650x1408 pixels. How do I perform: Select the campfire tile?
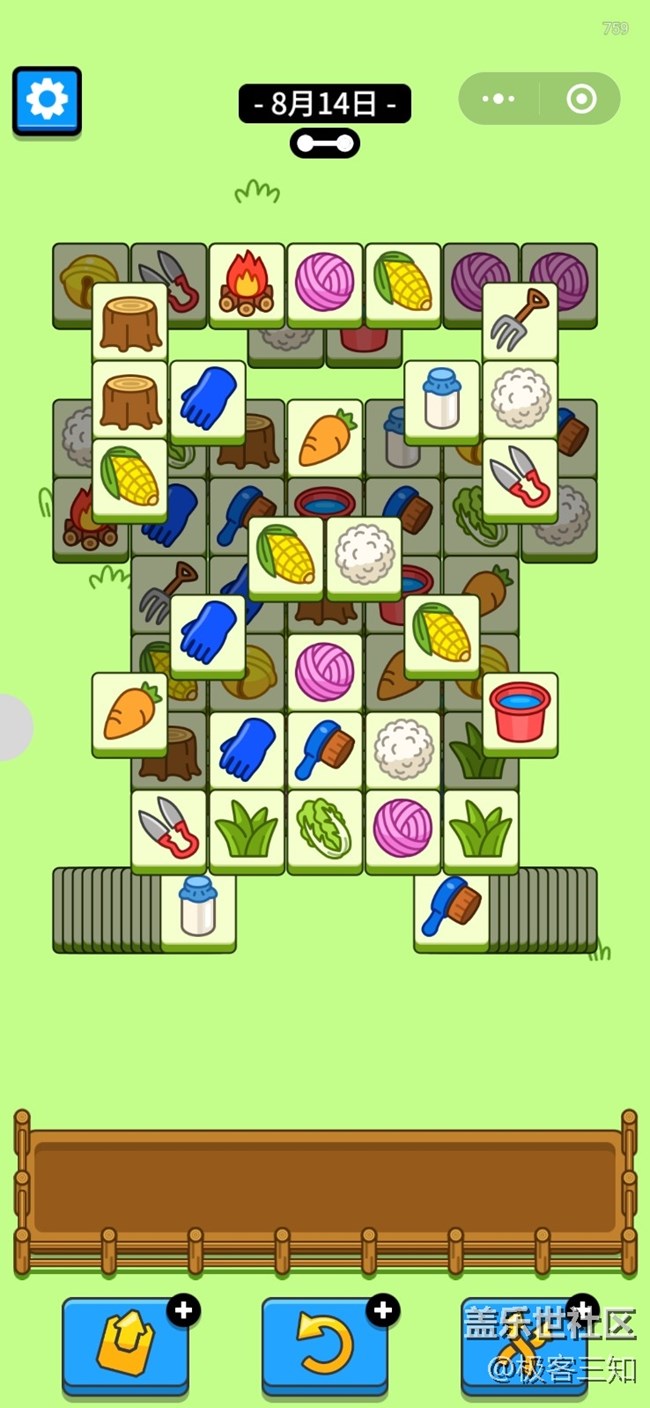coord(247,283)
